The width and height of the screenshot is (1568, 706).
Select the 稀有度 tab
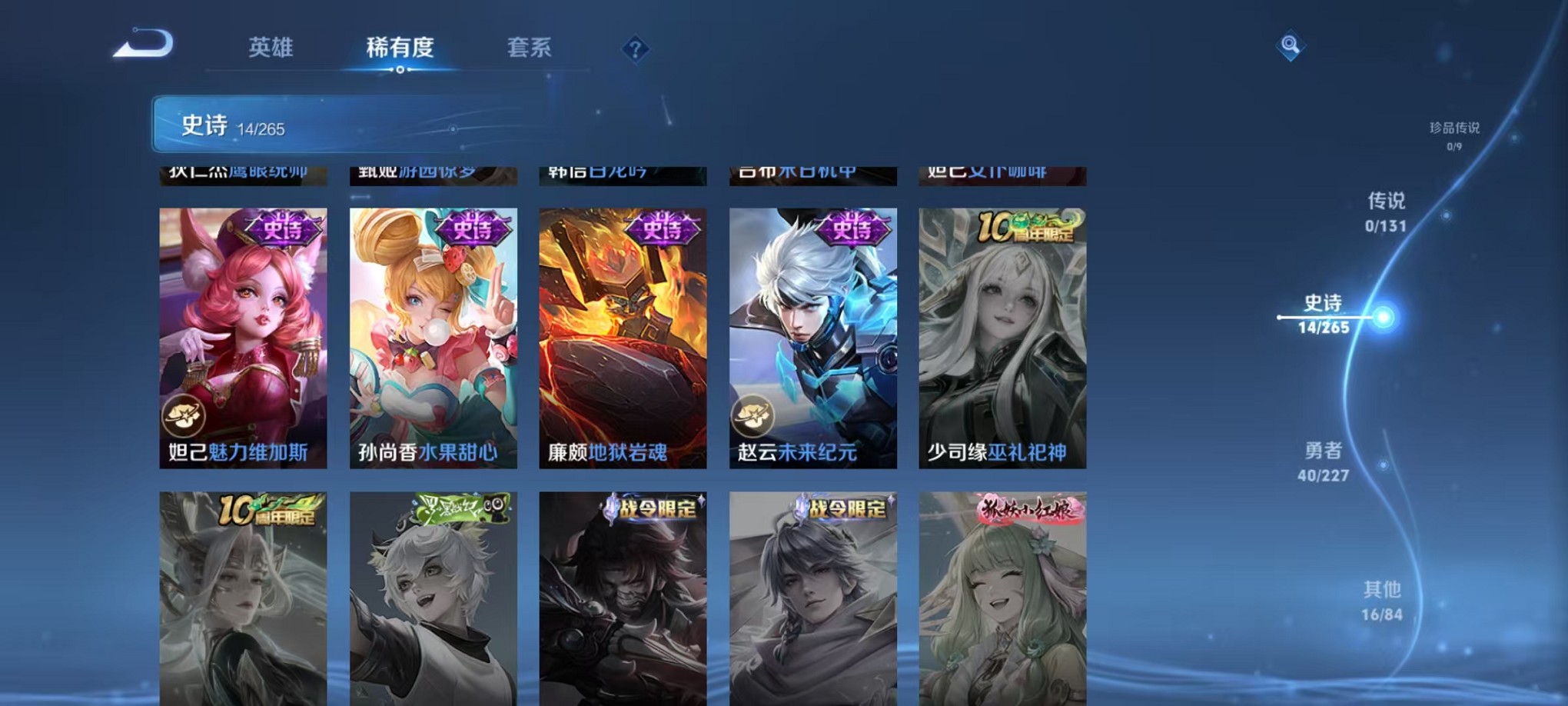(x=399, y=48)
